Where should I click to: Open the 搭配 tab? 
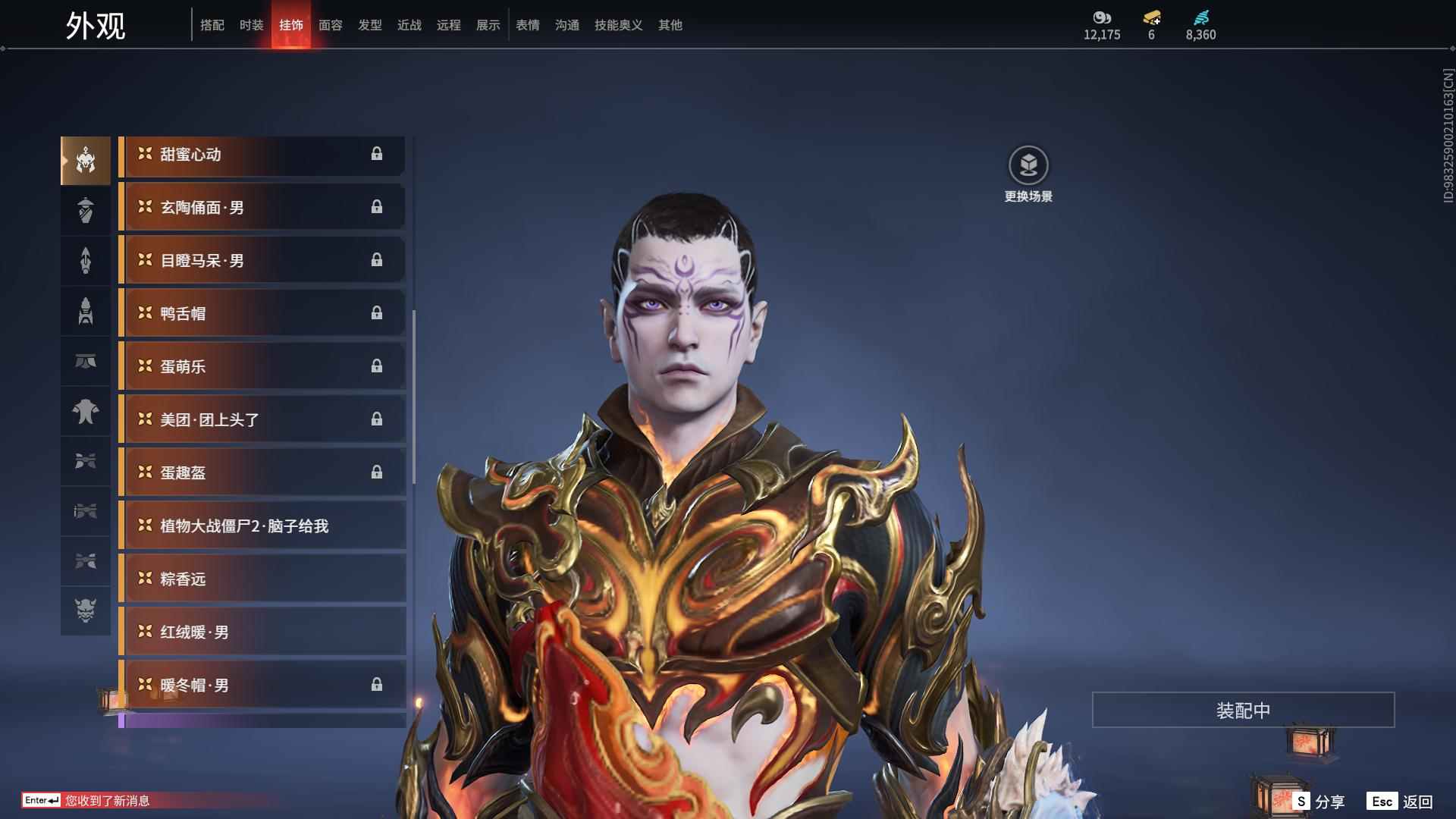[212, 25]
